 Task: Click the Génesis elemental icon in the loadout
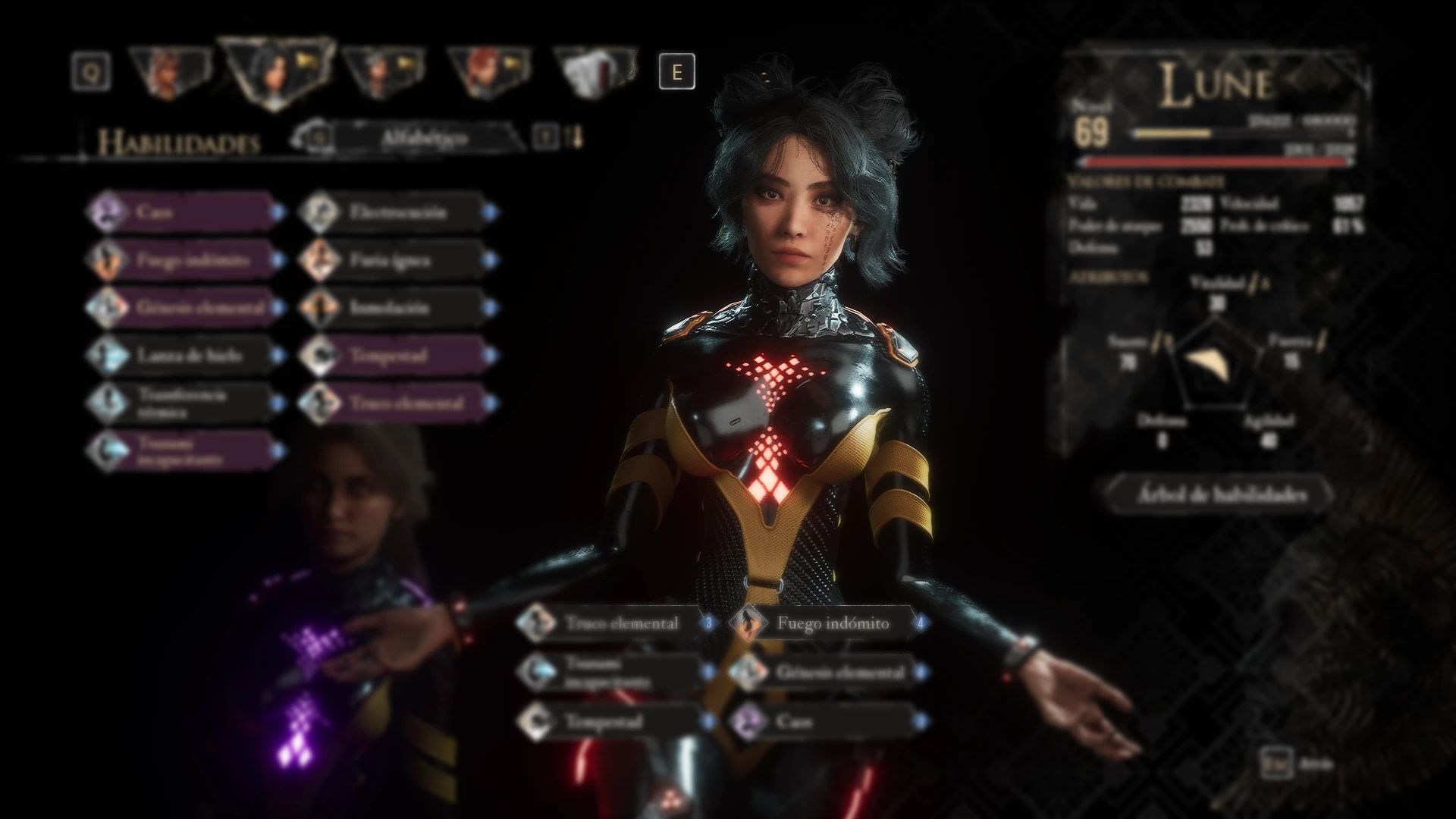click(x=747, y=673)
